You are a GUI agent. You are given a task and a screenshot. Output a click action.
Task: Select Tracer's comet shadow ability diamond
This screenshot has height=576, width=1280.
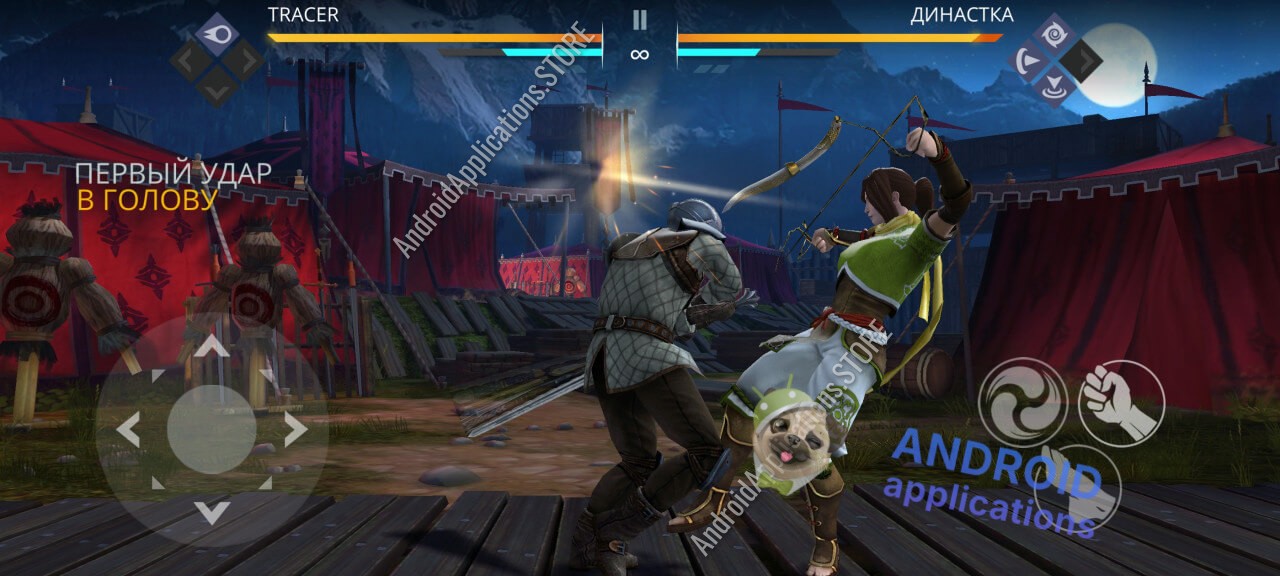click(x=216, y=32)
